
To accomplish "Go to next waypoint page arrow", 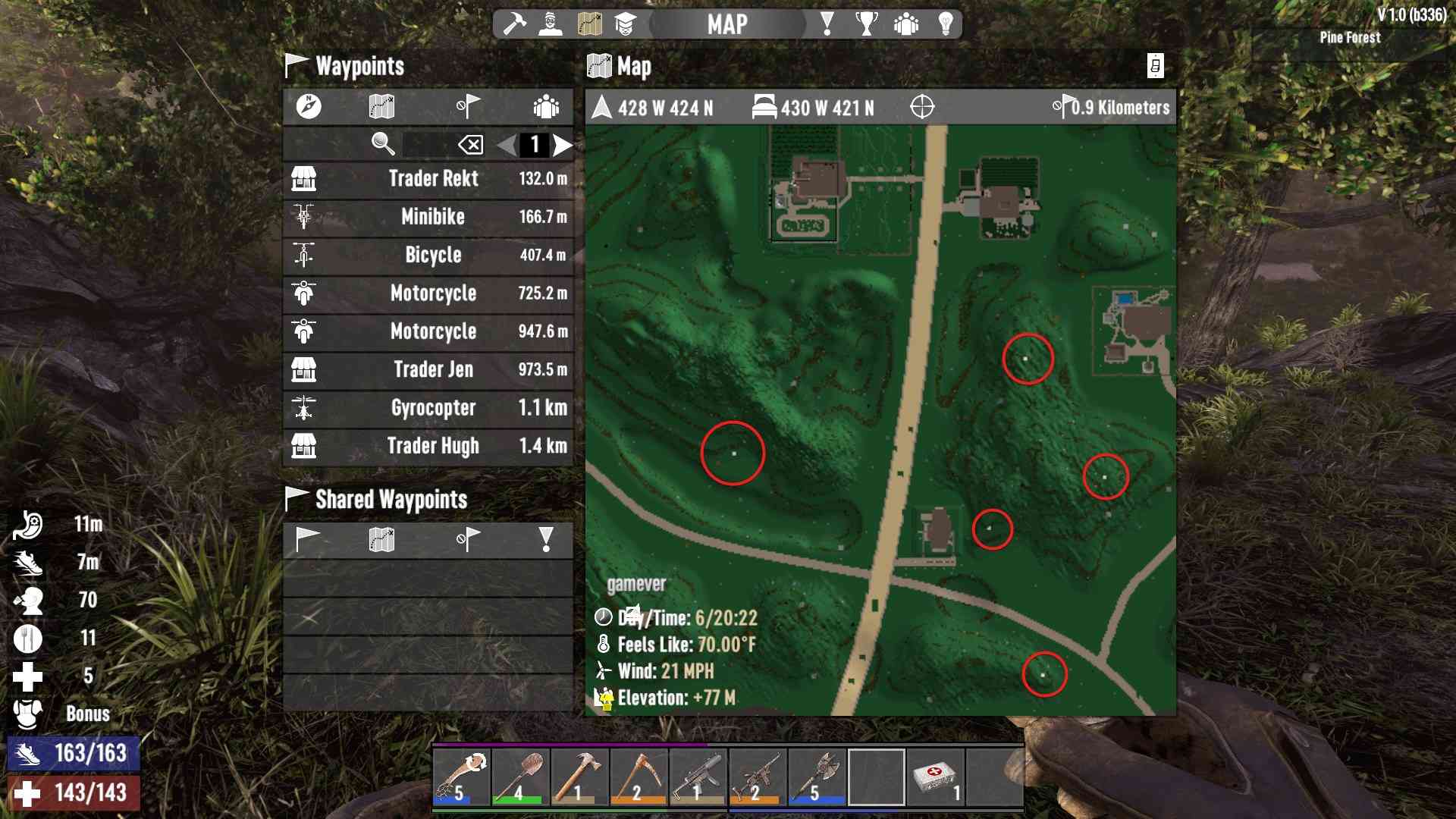I will click(x=562, y=145).
